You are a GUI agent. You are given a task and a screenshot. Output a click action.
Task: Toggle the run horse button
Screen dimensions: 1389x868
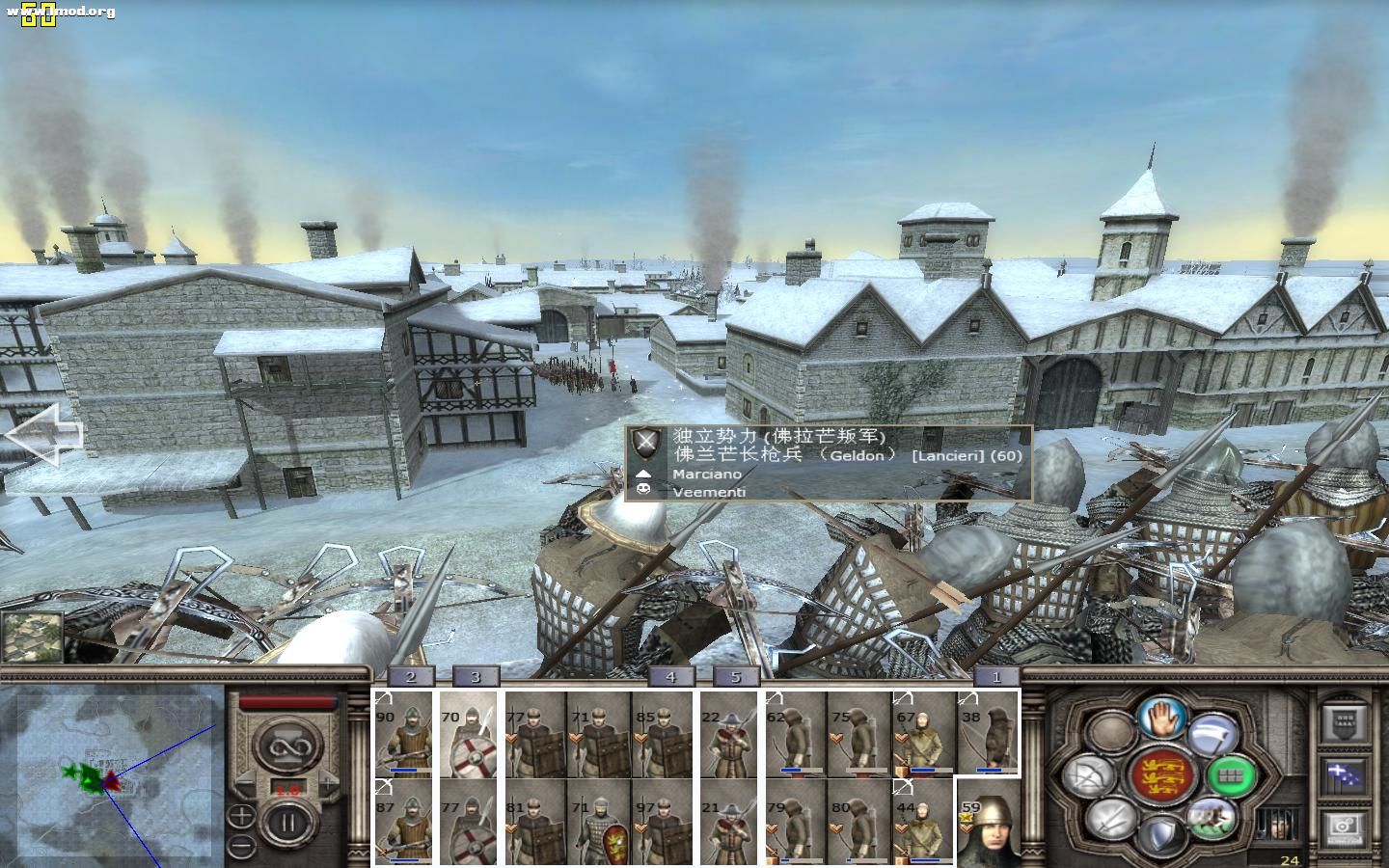pos(1212,815)
